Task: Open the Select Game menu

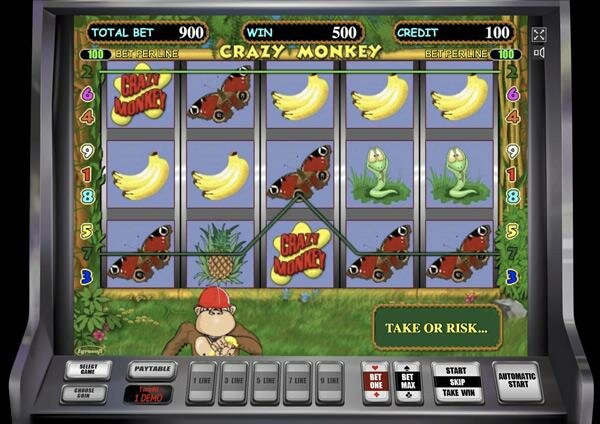Action: [83, 369]
